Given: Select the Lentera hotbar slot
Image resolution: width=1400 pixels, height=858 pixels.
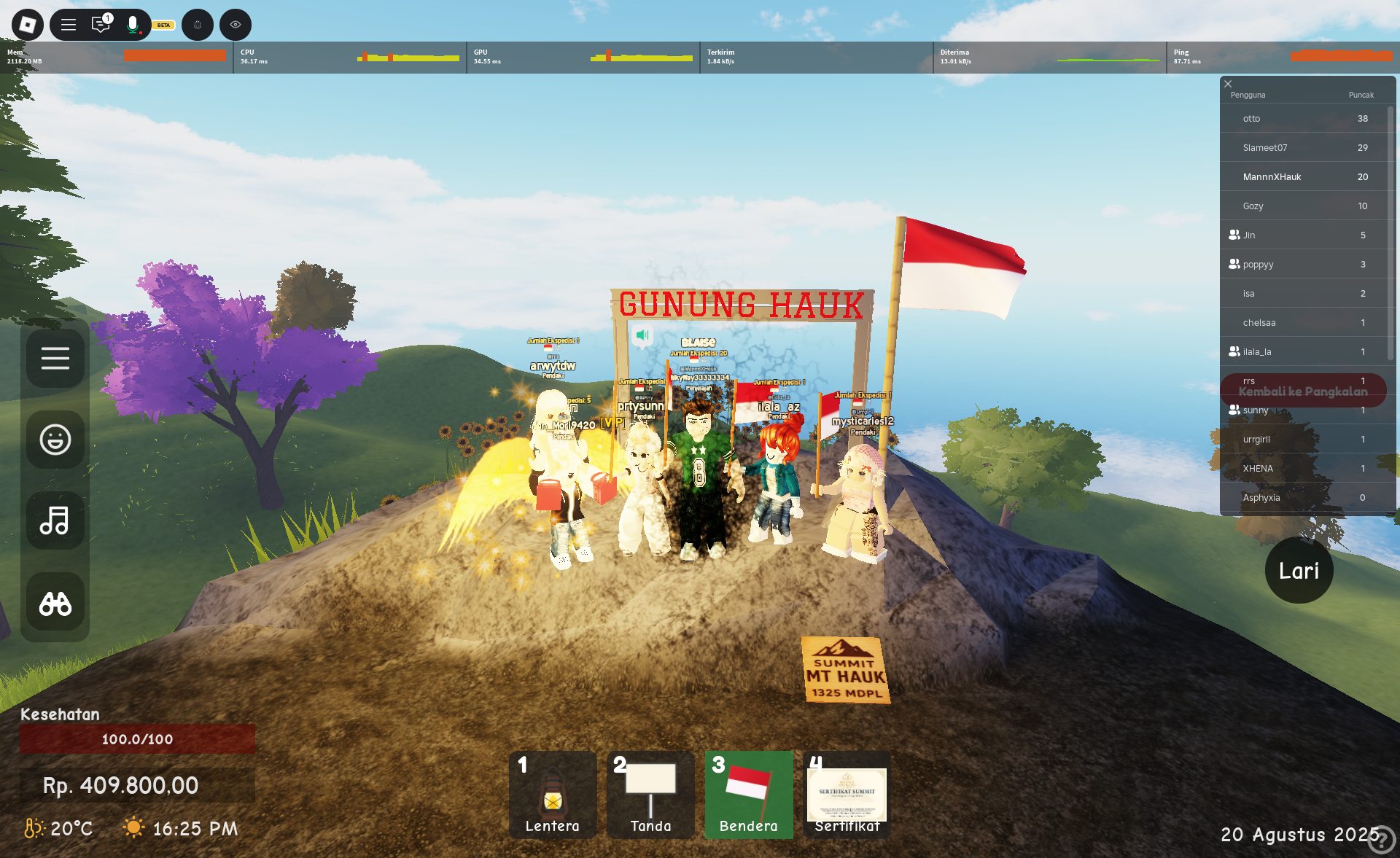Looking at the screenshot, I should (553, 795).
